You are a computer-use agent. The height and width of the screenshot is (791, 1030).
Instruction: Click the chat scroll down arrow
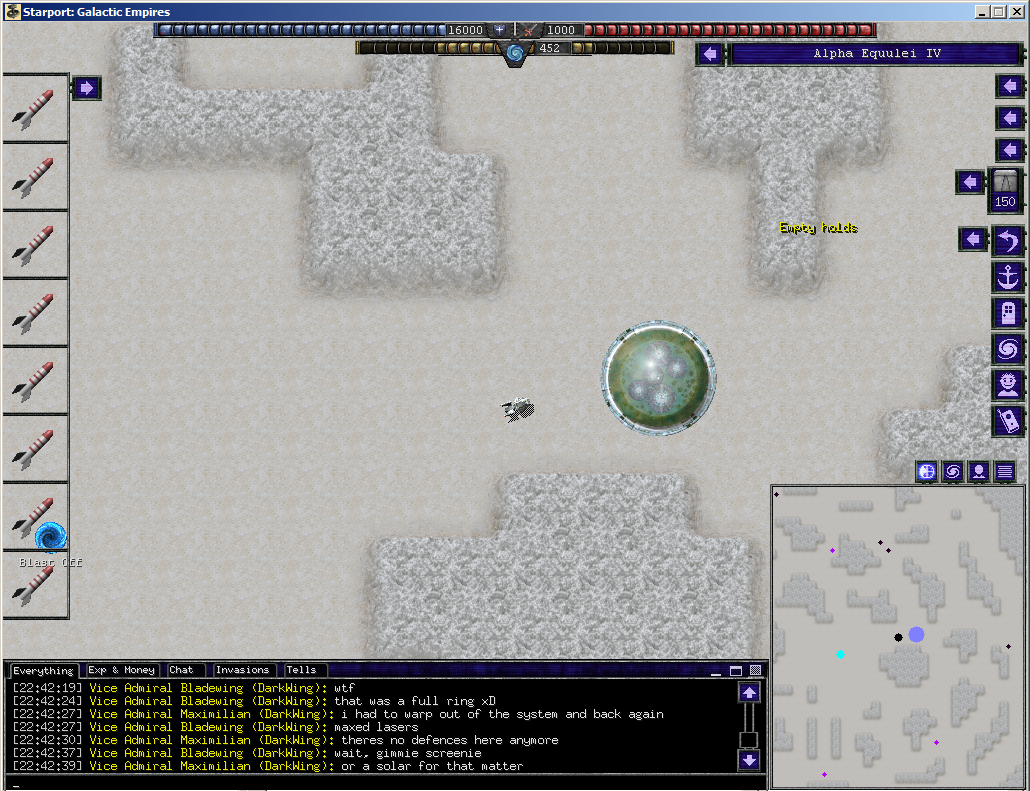coord(749,761)
